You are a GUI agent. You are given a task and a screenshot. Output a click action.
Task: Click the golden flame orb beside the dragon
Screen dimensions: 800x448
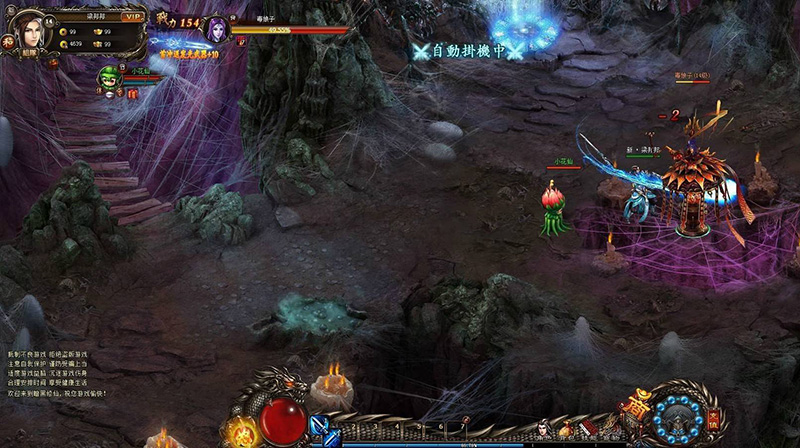pyautogui.click(x=240, y=430)
